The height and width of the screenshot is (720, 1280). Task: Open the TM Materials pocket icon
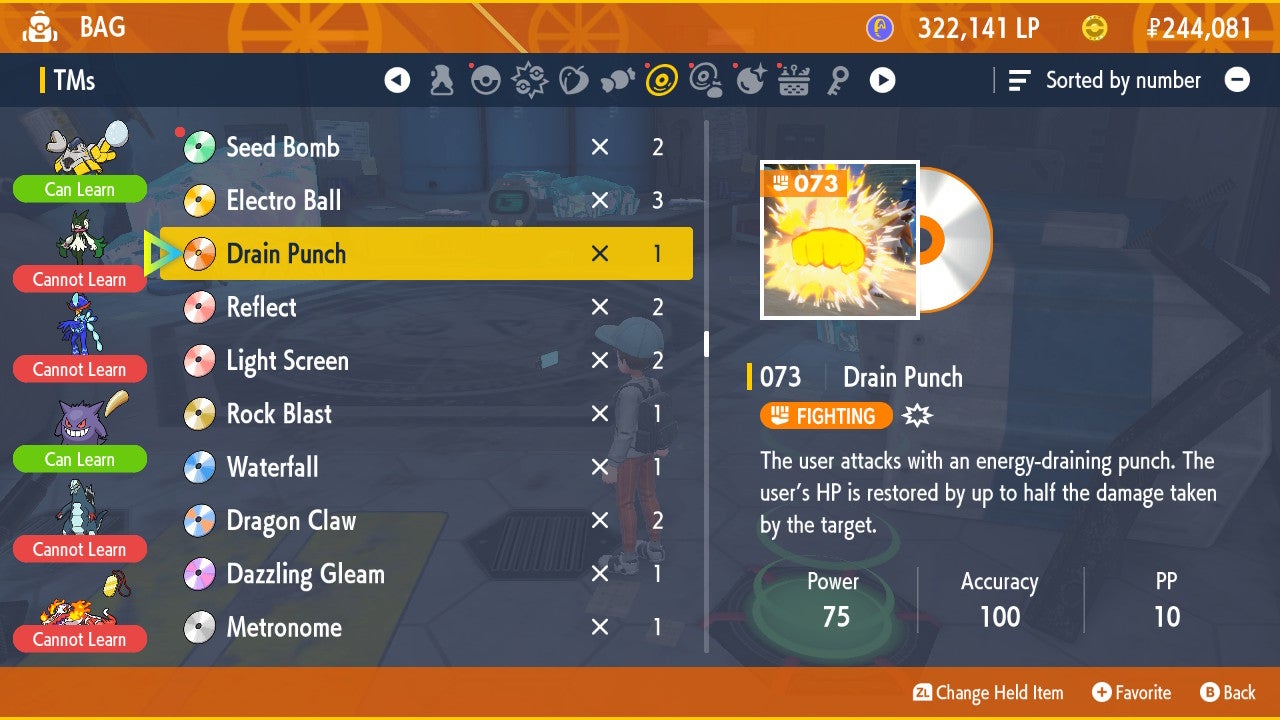(x=707, y=80)
